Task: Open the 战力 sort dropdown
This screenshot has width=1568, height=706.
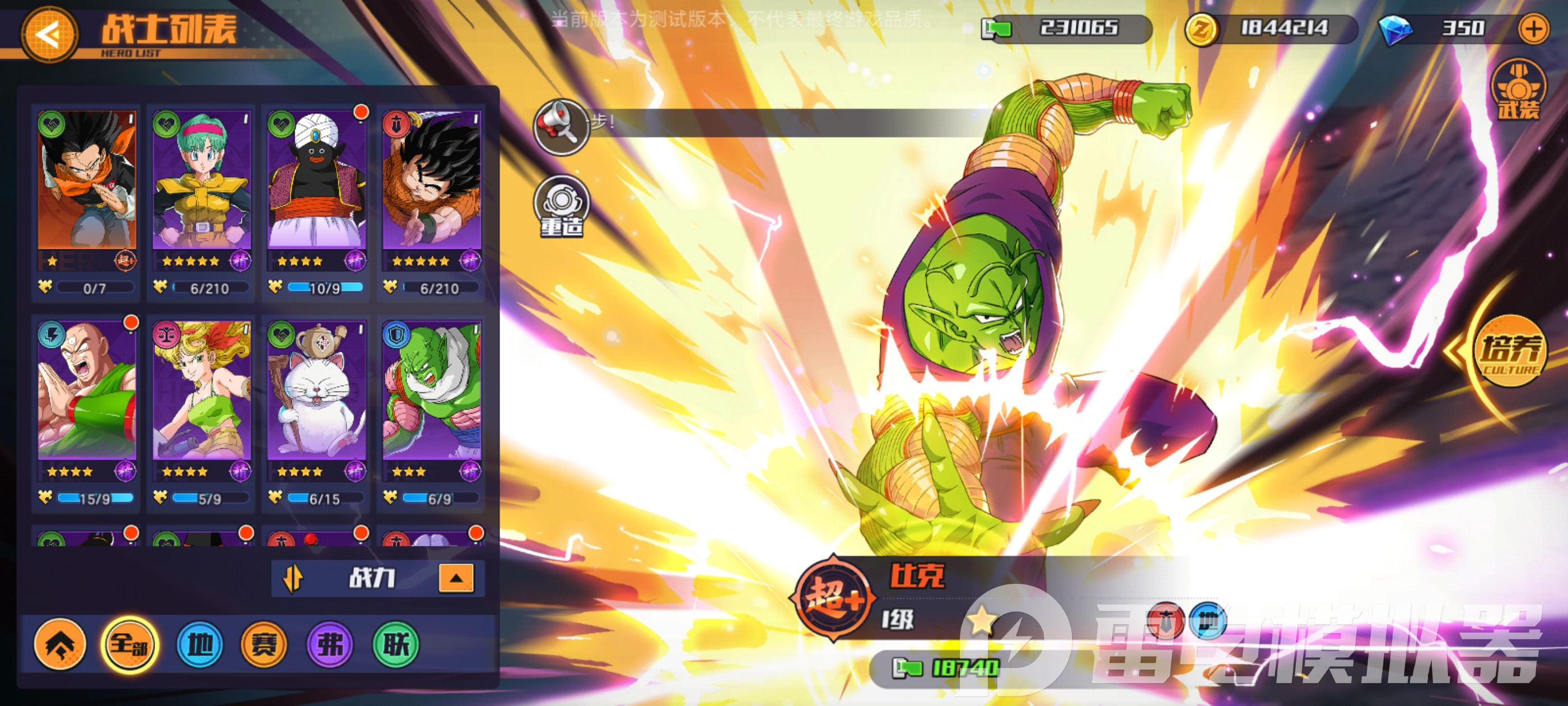Action: point(371,578)
